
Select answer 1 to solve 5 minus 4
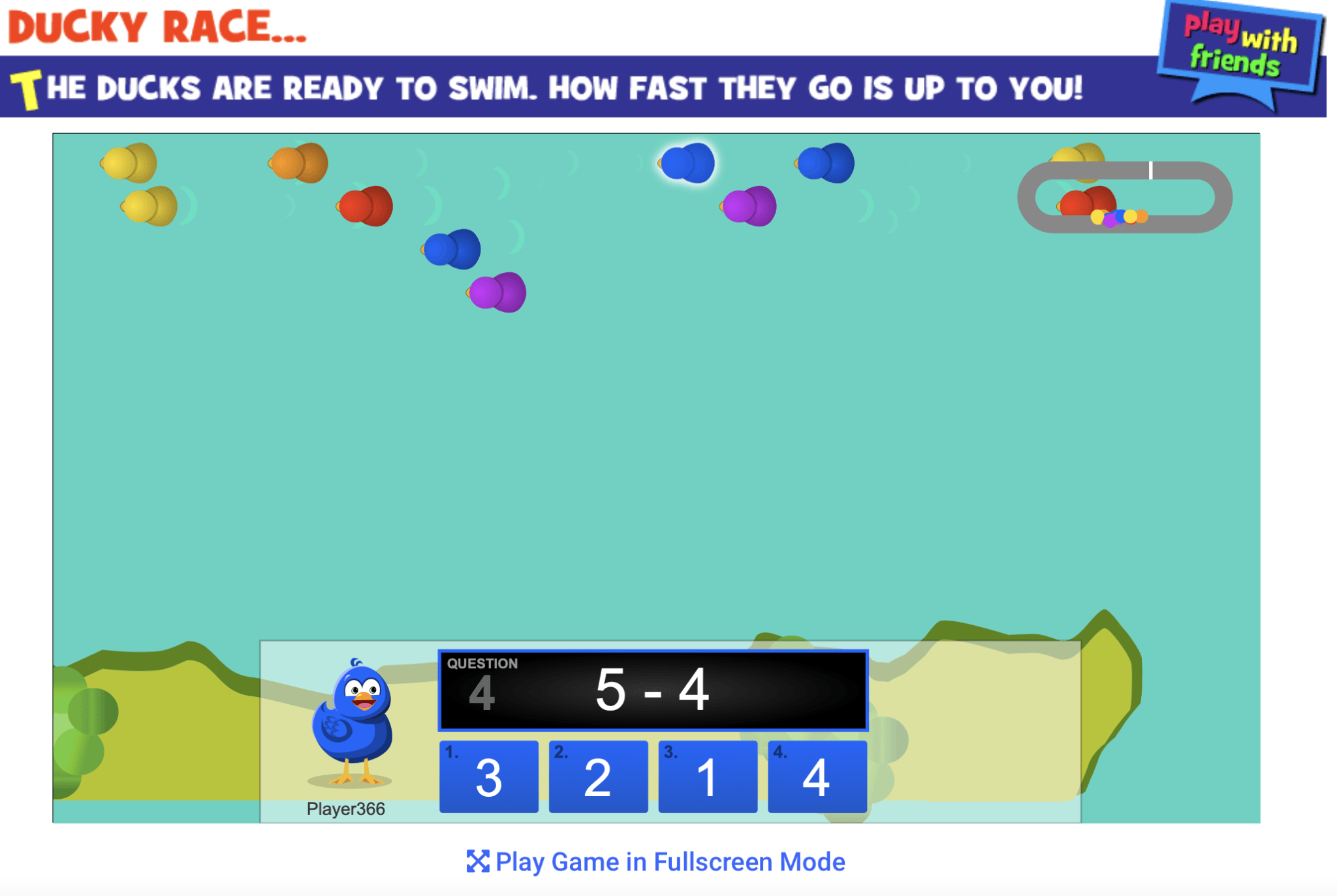click(x=707, y=777)
